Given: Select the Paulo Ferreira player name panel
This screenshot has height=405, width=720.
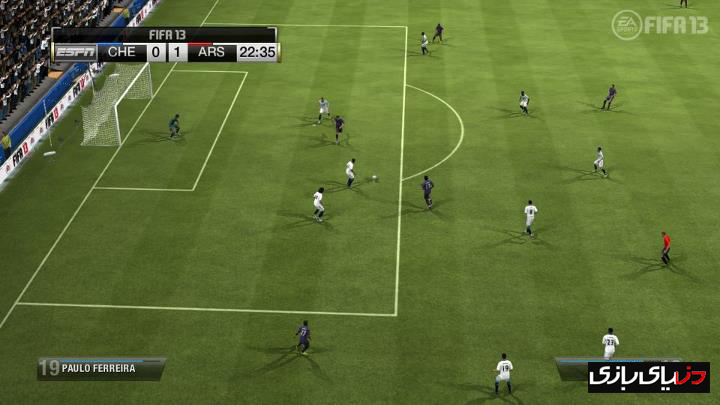Looking at the screenshot, I should (x=102, y=368).
